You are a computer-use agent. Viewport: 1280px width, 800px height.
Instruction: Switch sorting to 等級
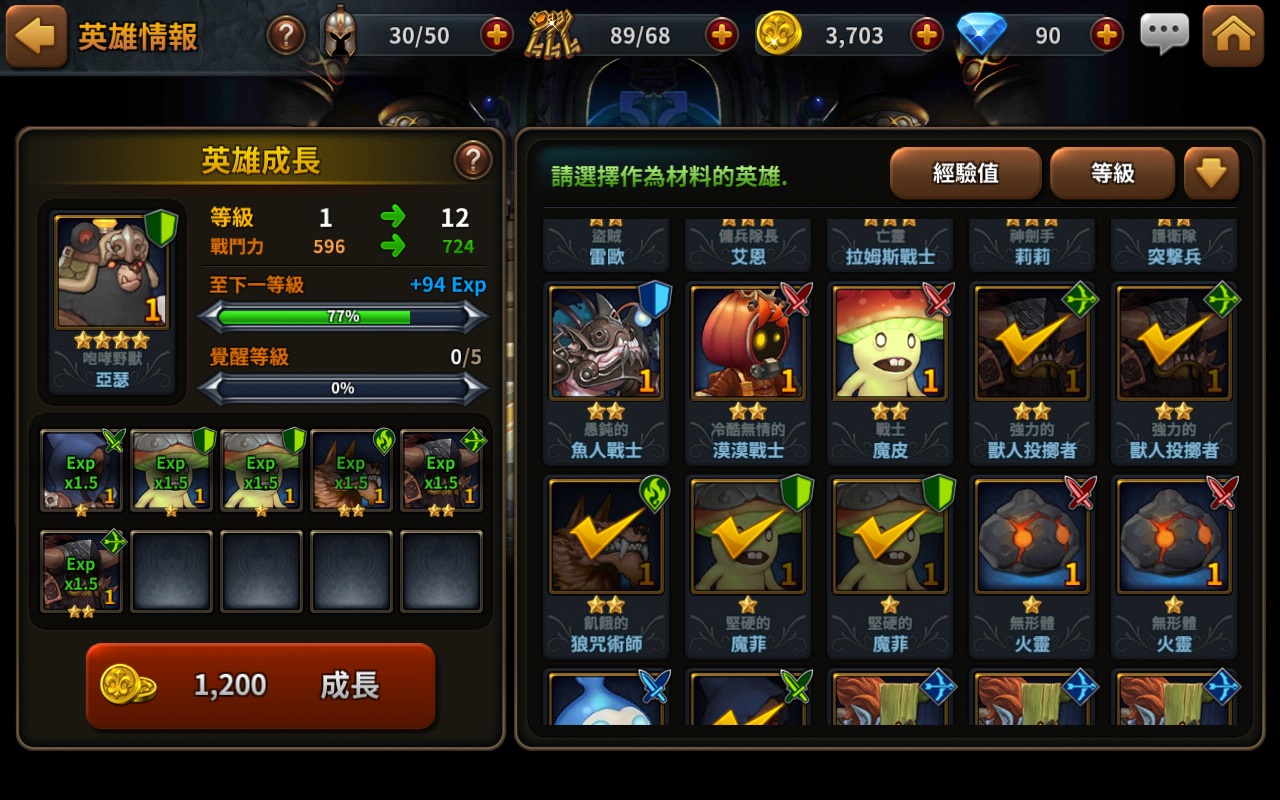1111,172
